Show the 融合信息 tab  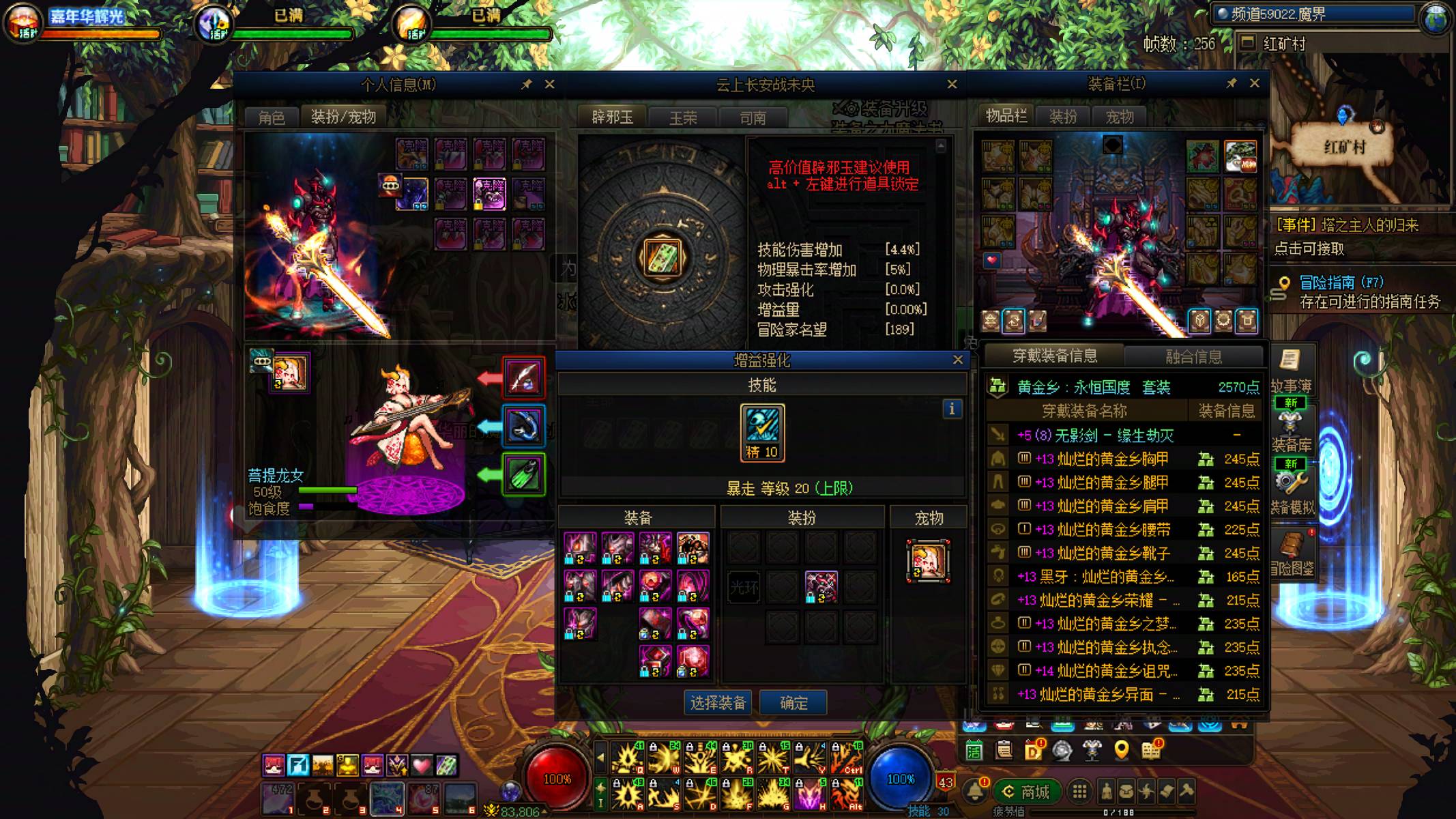[x=1193, y=356]
